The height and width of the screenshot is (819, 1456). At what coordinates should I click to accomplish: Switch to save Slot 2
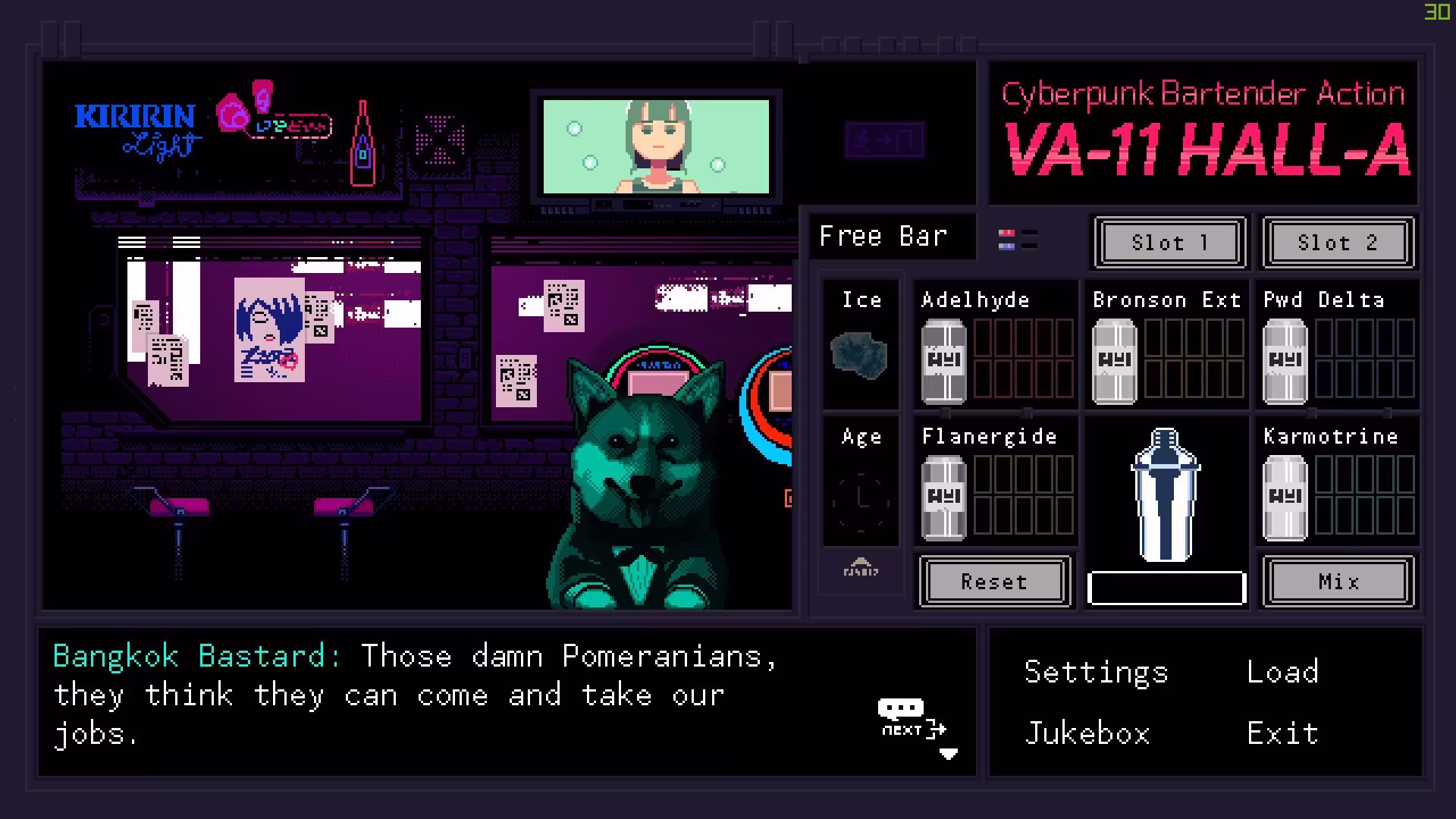coord(1337,243)
